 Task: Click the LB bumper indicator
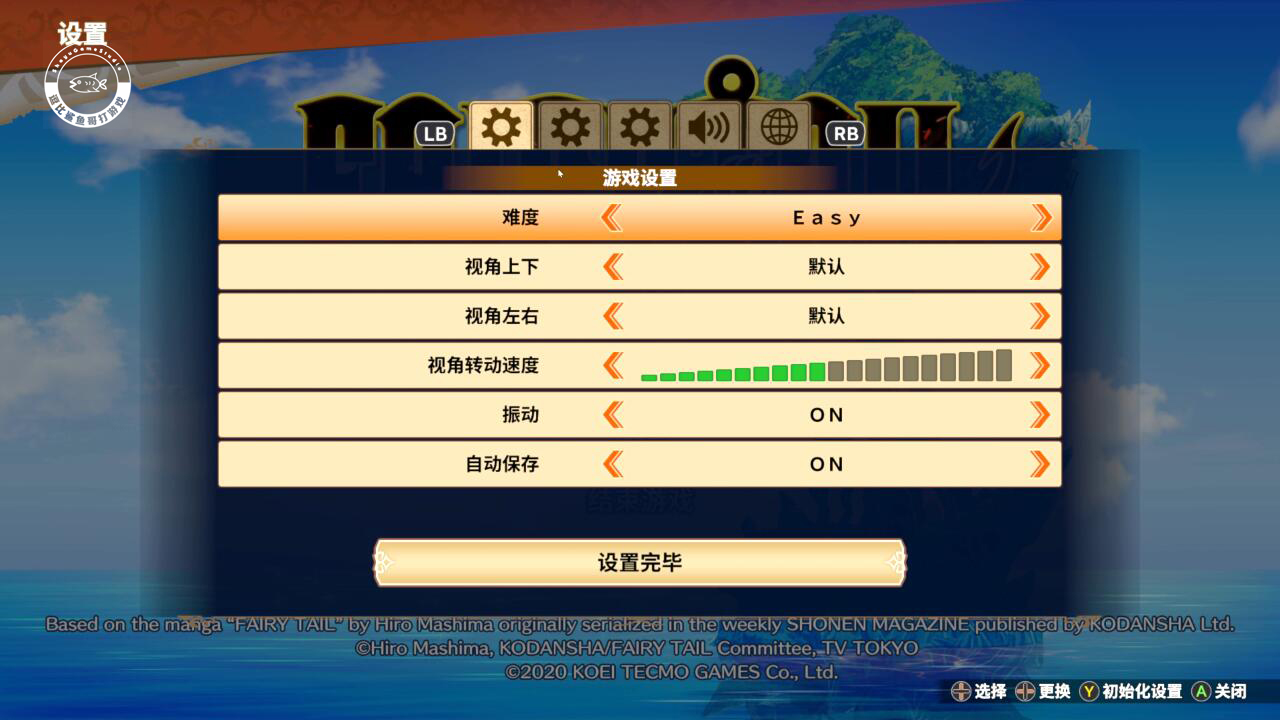[433, 131]
